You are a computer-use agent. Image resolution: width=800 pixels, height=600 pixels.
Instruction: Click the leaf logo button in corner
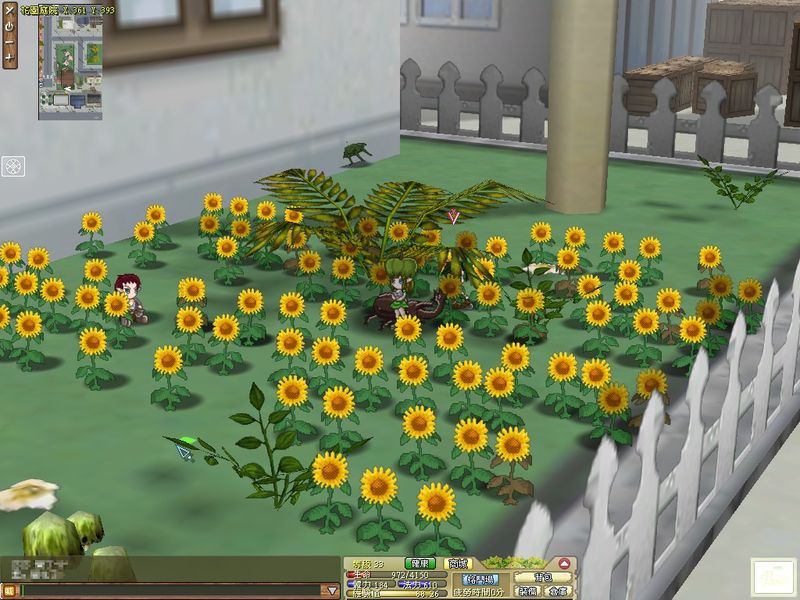(772, 578)
